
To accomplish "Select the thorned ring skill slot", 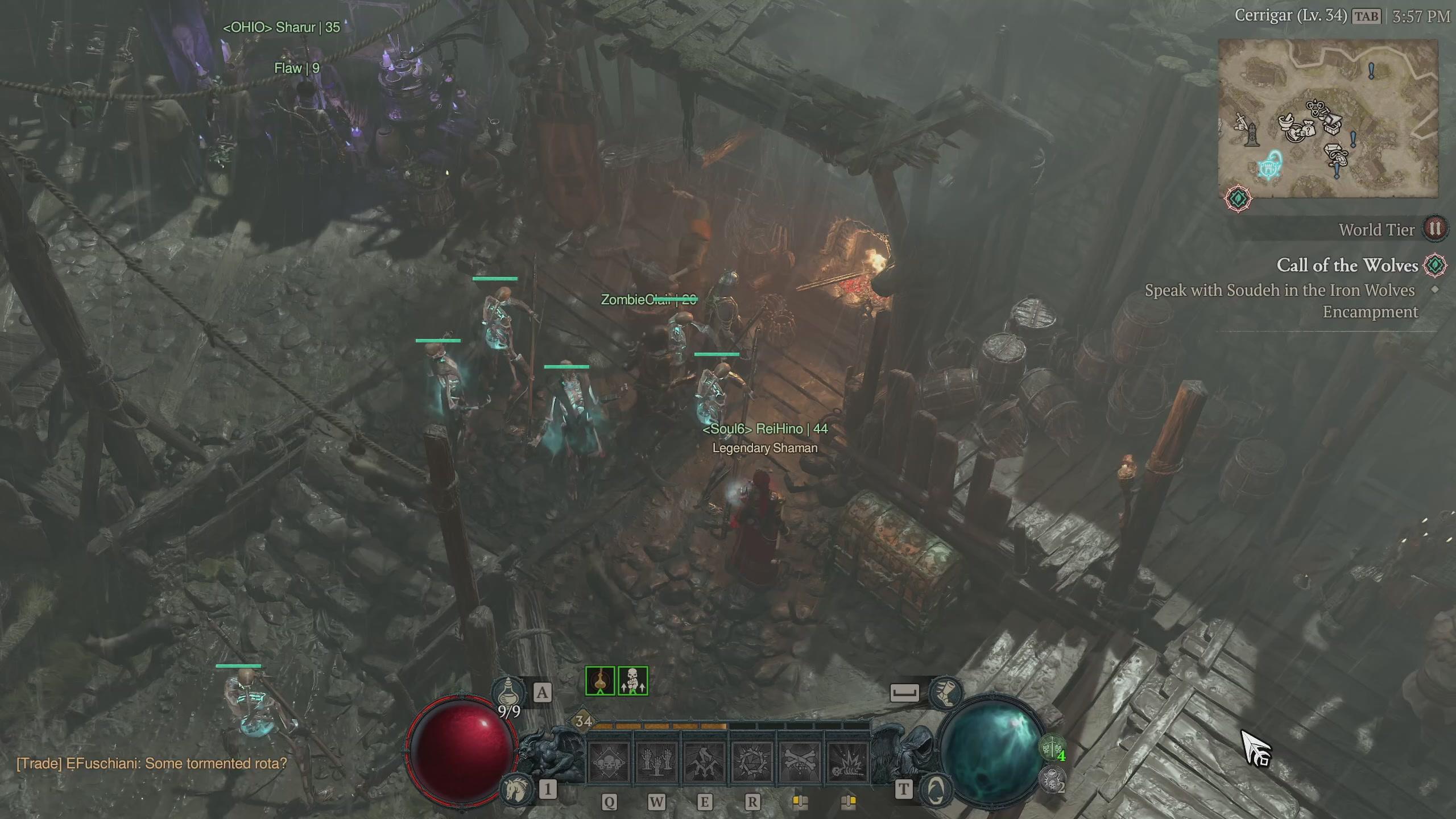I will 751,763.
